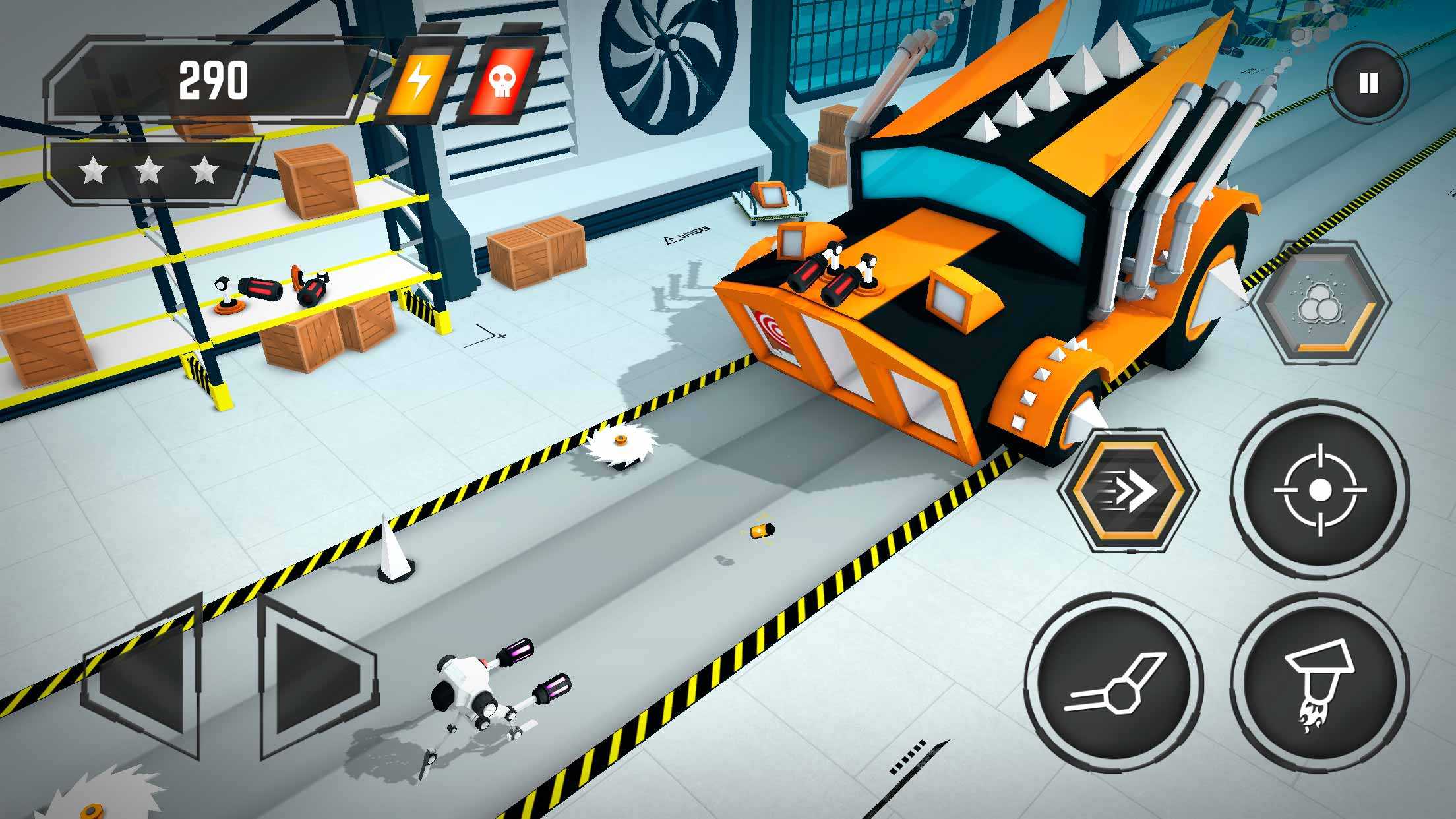Activate the dash double-arrow ability
This screenshot has height=819, width=1456.
click(1128, 490)
